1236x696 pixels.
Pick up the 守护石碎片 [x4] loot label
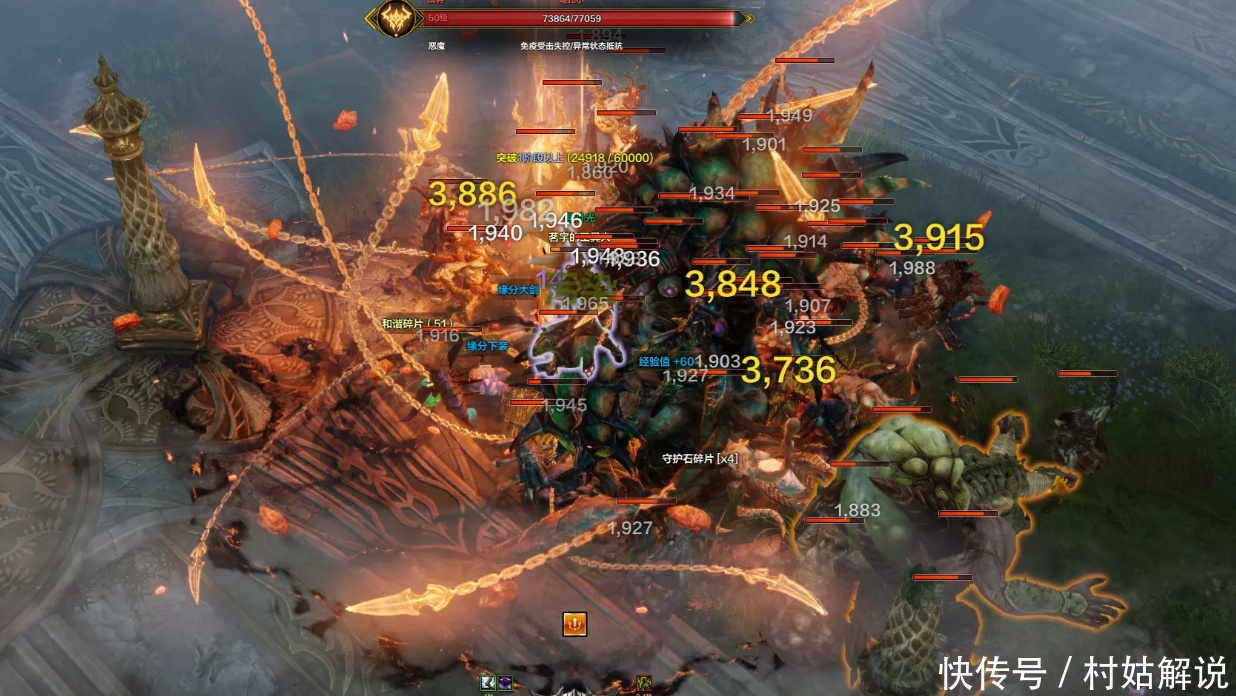point(700,459)
